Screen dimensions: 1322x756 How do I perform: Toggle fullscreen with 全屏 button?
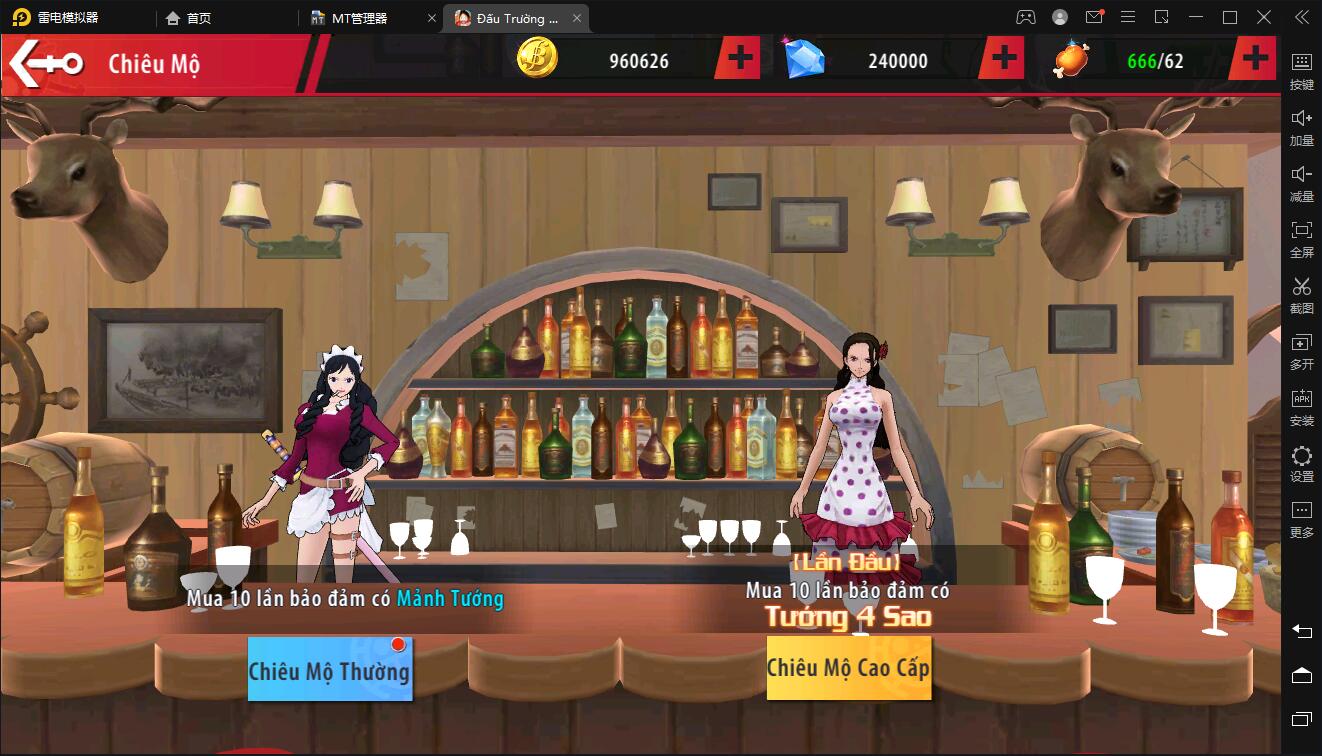click(1301, 239)
